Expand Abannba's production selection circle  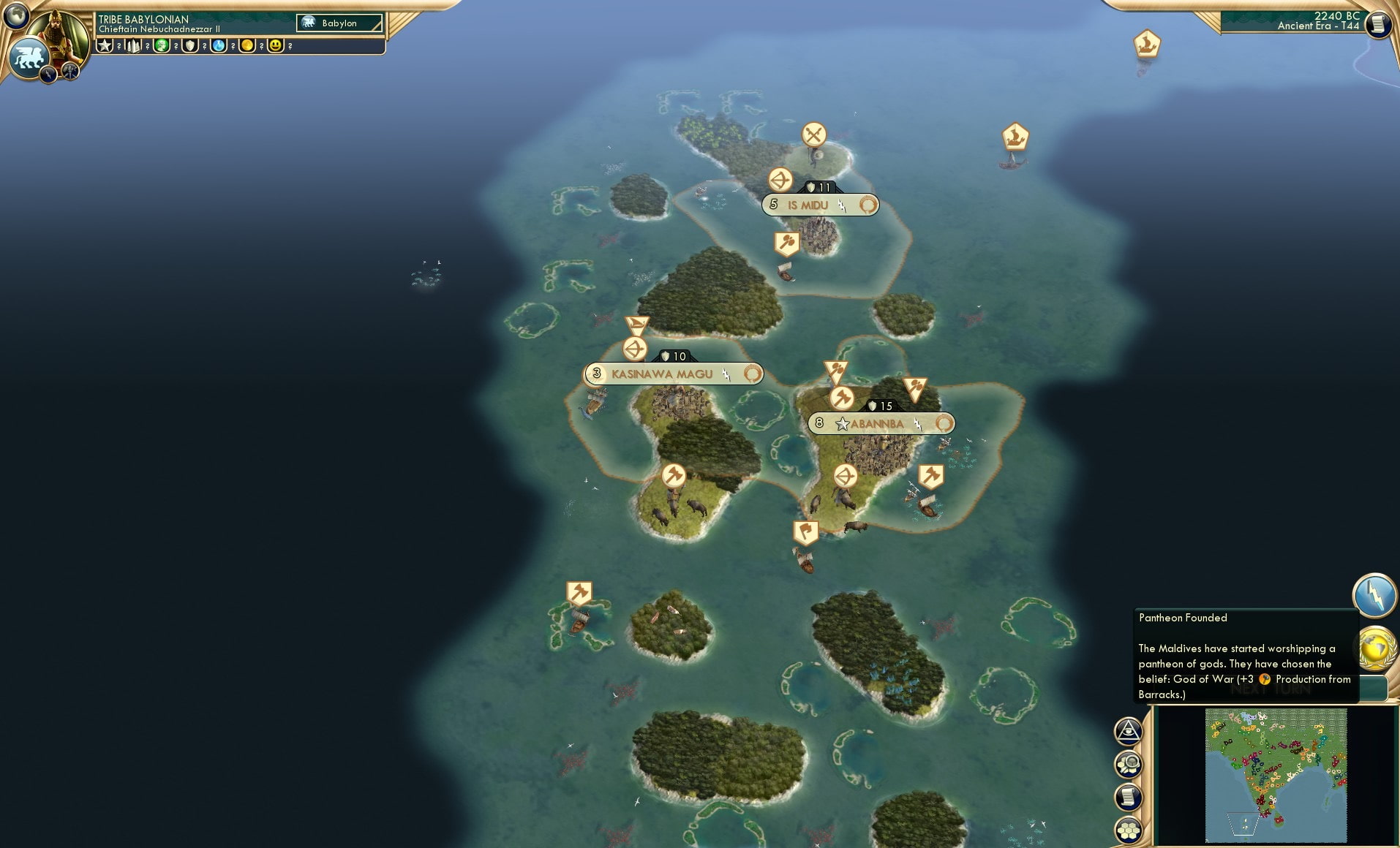point(944,423)
